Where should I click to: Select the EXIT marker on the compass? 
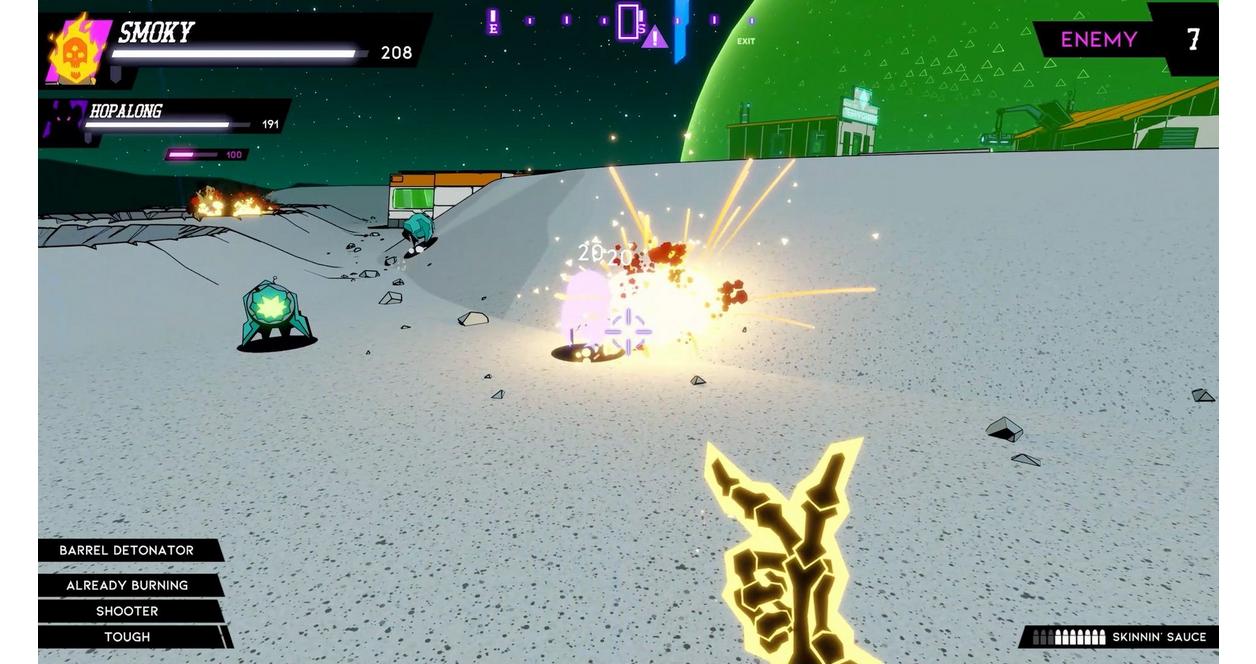pos(746,42)
